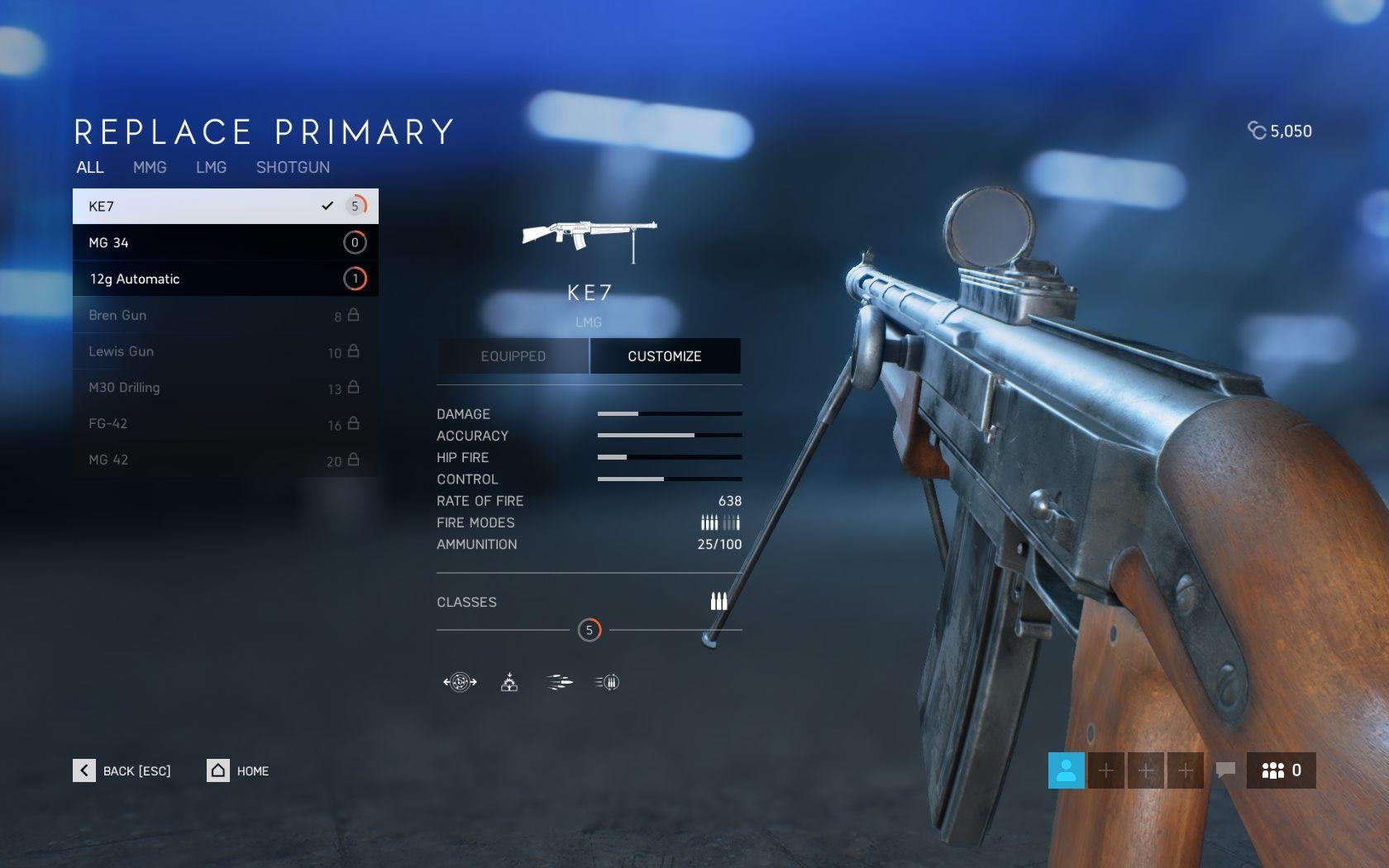Screen dimensions: 1389x868
Task: Go back with the BACK button
Action: click(x=122, y=770)
